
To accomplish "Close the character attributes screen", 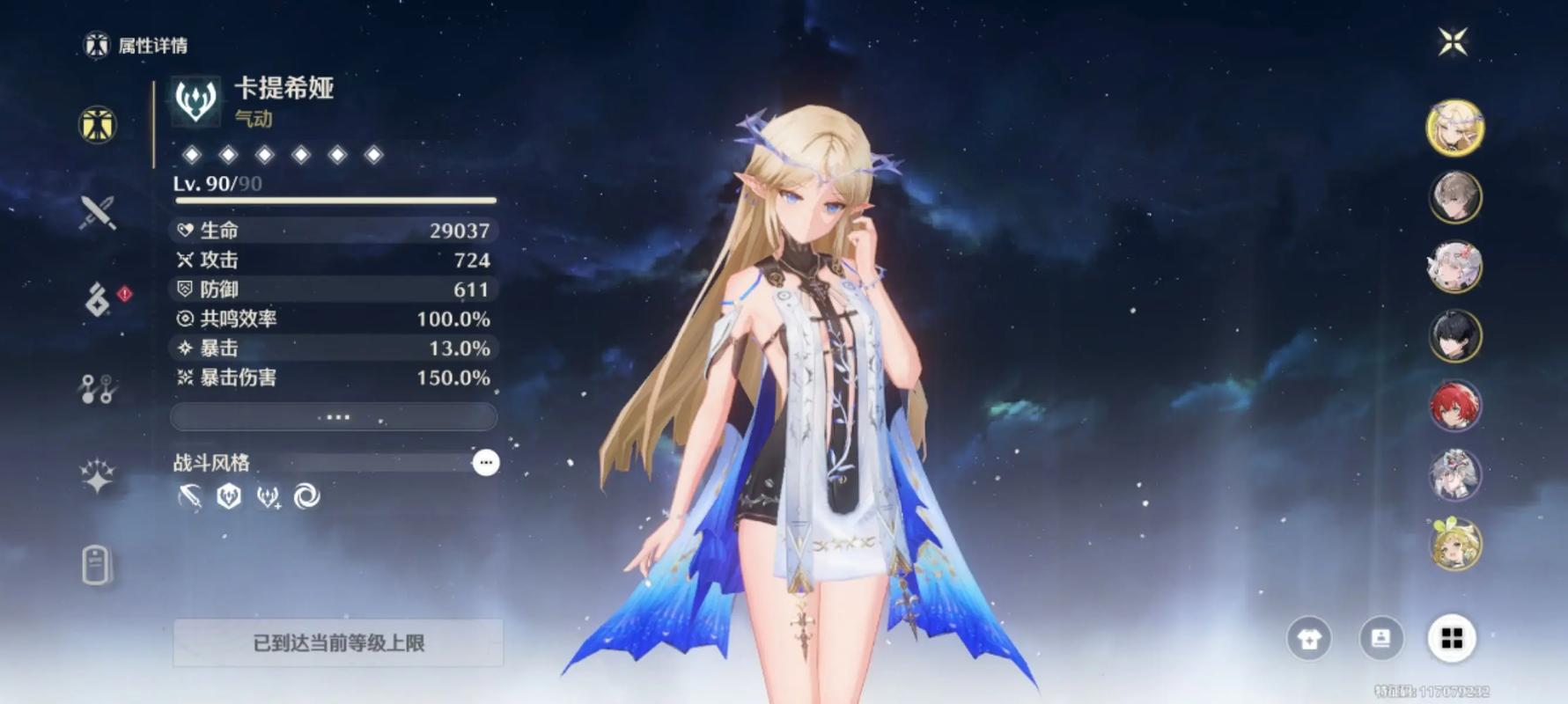I will [x=1453, y=41].
